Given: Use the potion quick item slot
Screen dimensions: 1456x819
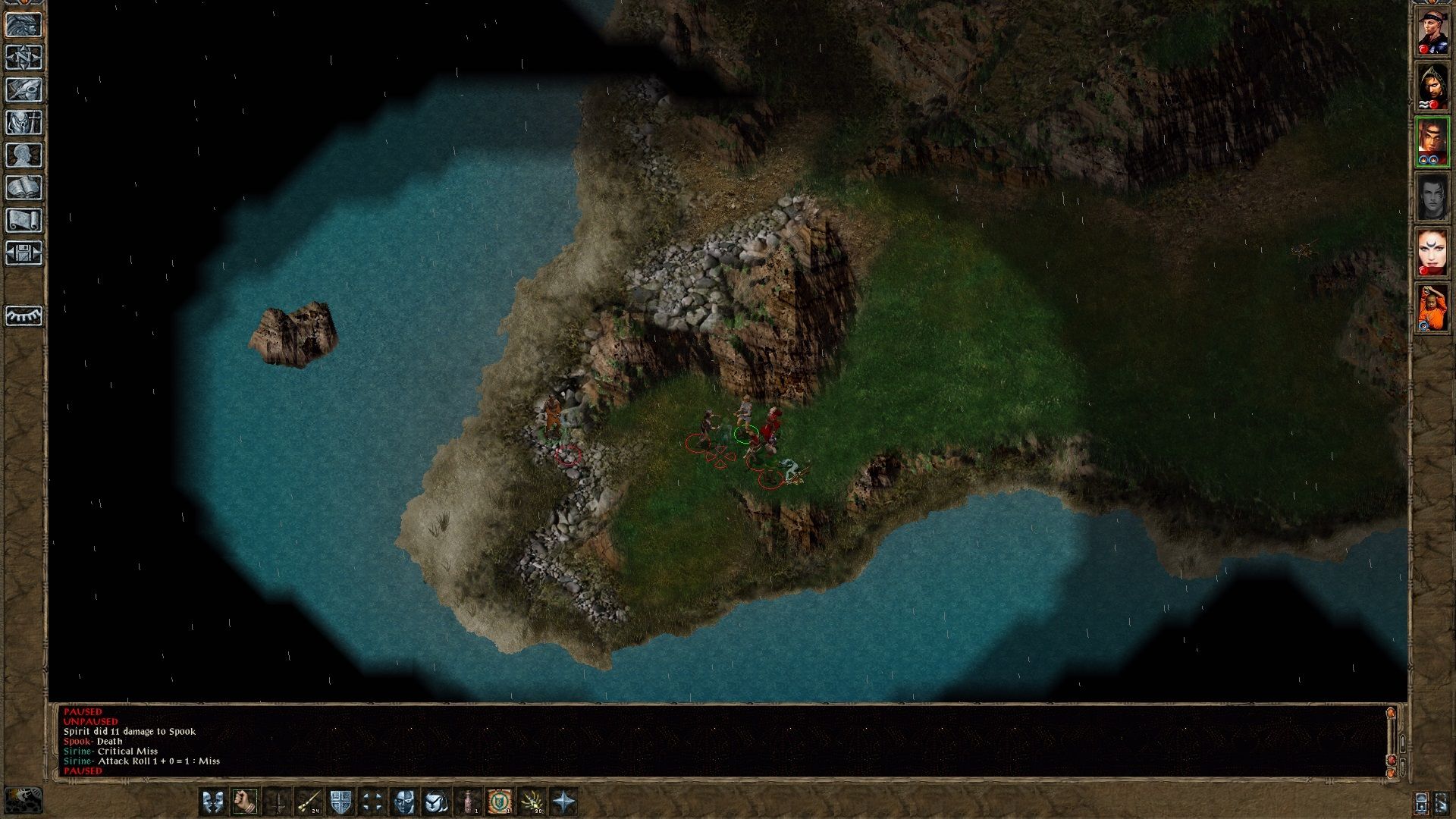Looking at the screenshot, I should 469,801.
